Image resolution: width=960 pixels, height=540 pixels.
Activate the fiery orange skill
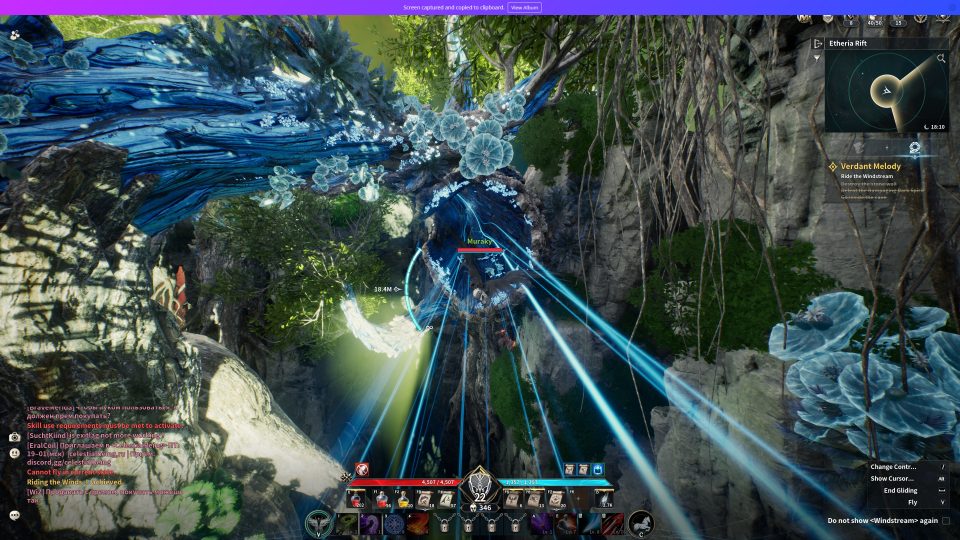tap(418, 523)
